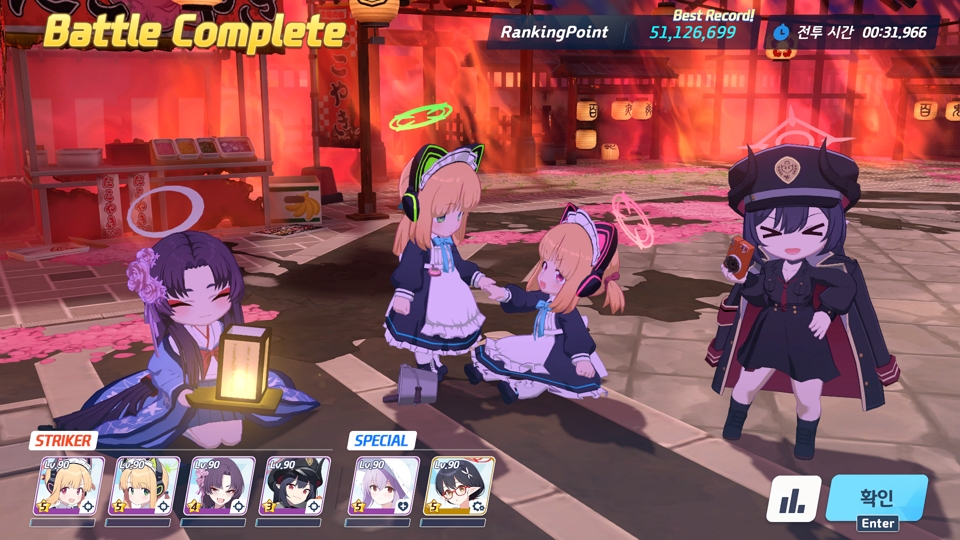The width and height of the screenshot is (960, 540).
Task: Choose the red-glasses black-haired special portrait
Action: (461, 486)
